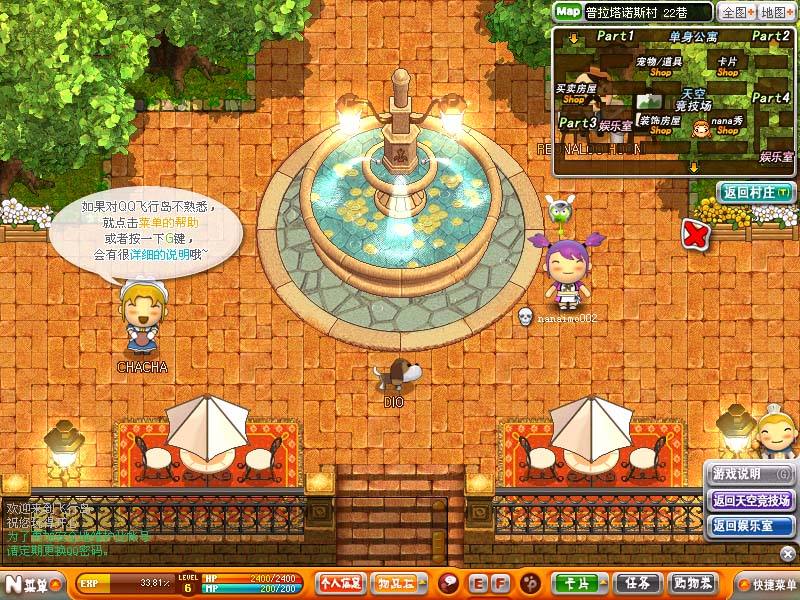Click the F button on the bottom bar

click(502, 582)
